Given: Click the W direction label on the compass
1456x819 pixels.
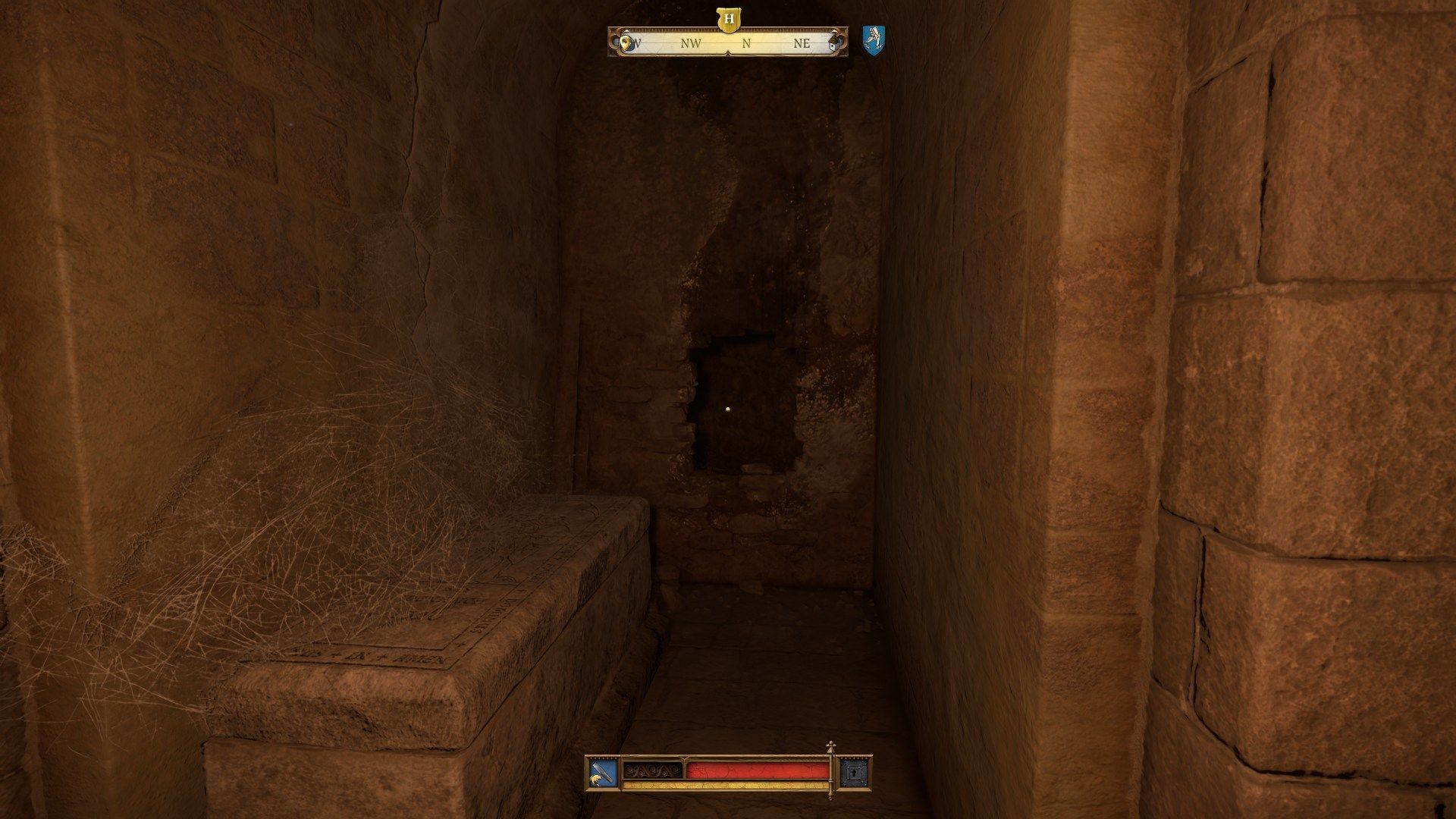Looking at the screenshot, I should coord(637,44).
